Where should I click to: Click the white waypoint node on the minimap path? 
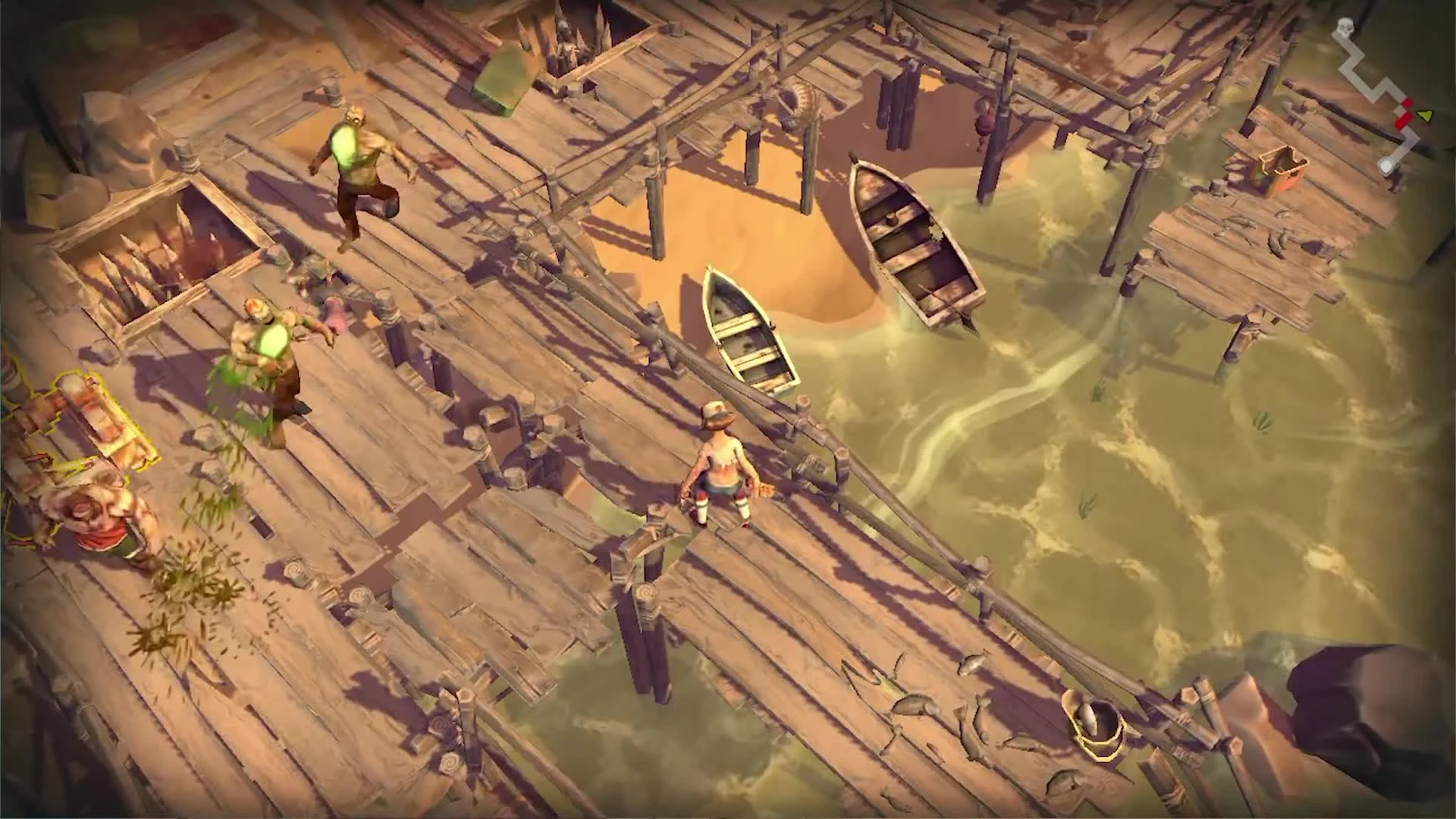[1387, 165]
